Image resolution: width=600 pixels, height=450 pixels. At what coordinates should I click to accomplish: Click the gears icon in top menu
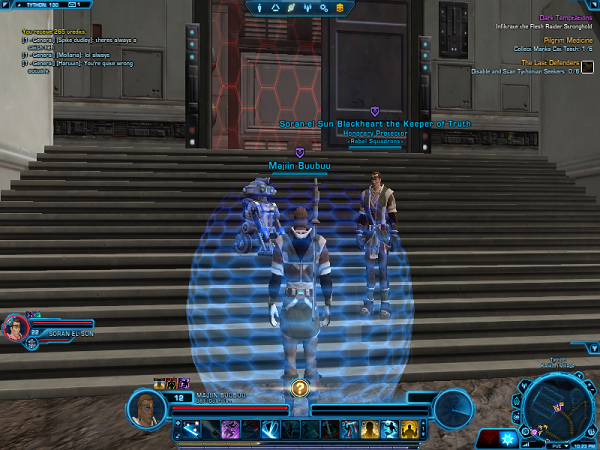(x=324, y=8)
